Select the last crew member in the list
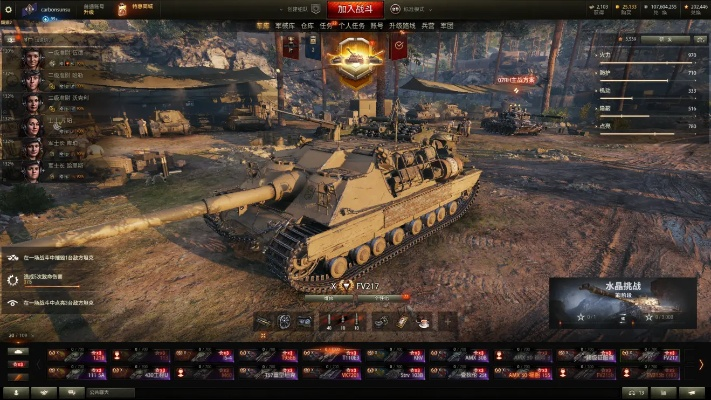Viewport: 711px width, 400px height. pyautogui.click(x=31, y=169)
